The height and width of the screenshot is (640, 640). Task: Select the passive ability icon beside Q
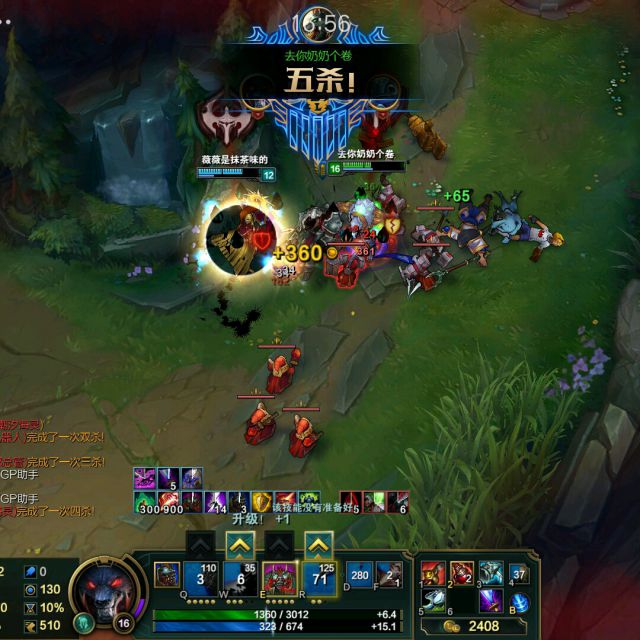(x=167, y=577)
